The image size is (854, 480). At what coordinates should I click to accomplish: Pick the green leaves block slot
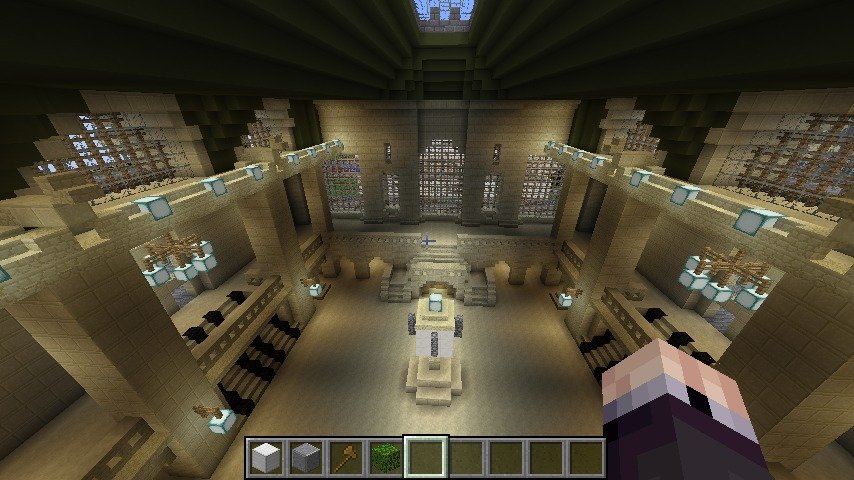(x=385, y=458)
